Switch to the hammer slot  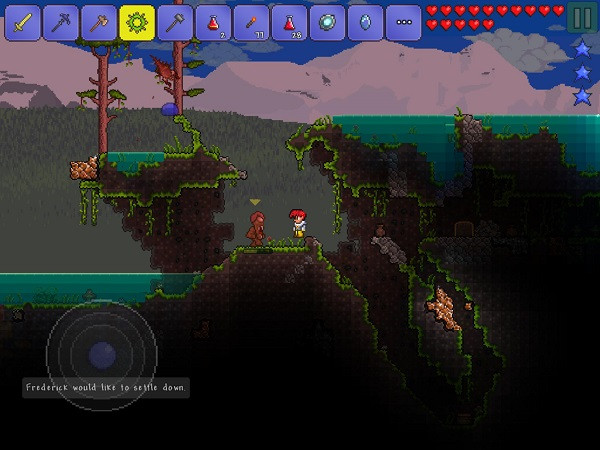pyautogui.click(x=175, y=22)
